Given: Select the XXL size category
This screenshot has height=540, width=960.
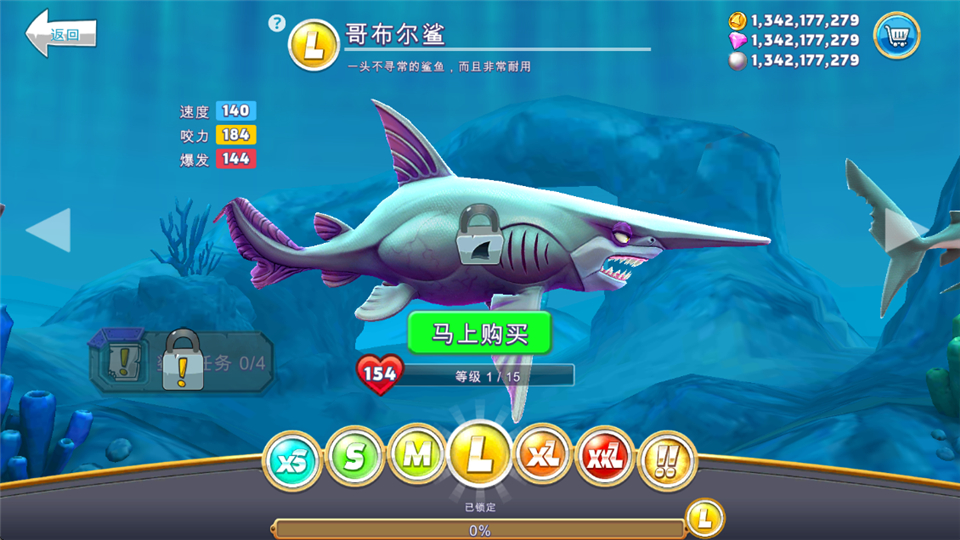Looking at the screenshot, I should [x=606, y=457].
